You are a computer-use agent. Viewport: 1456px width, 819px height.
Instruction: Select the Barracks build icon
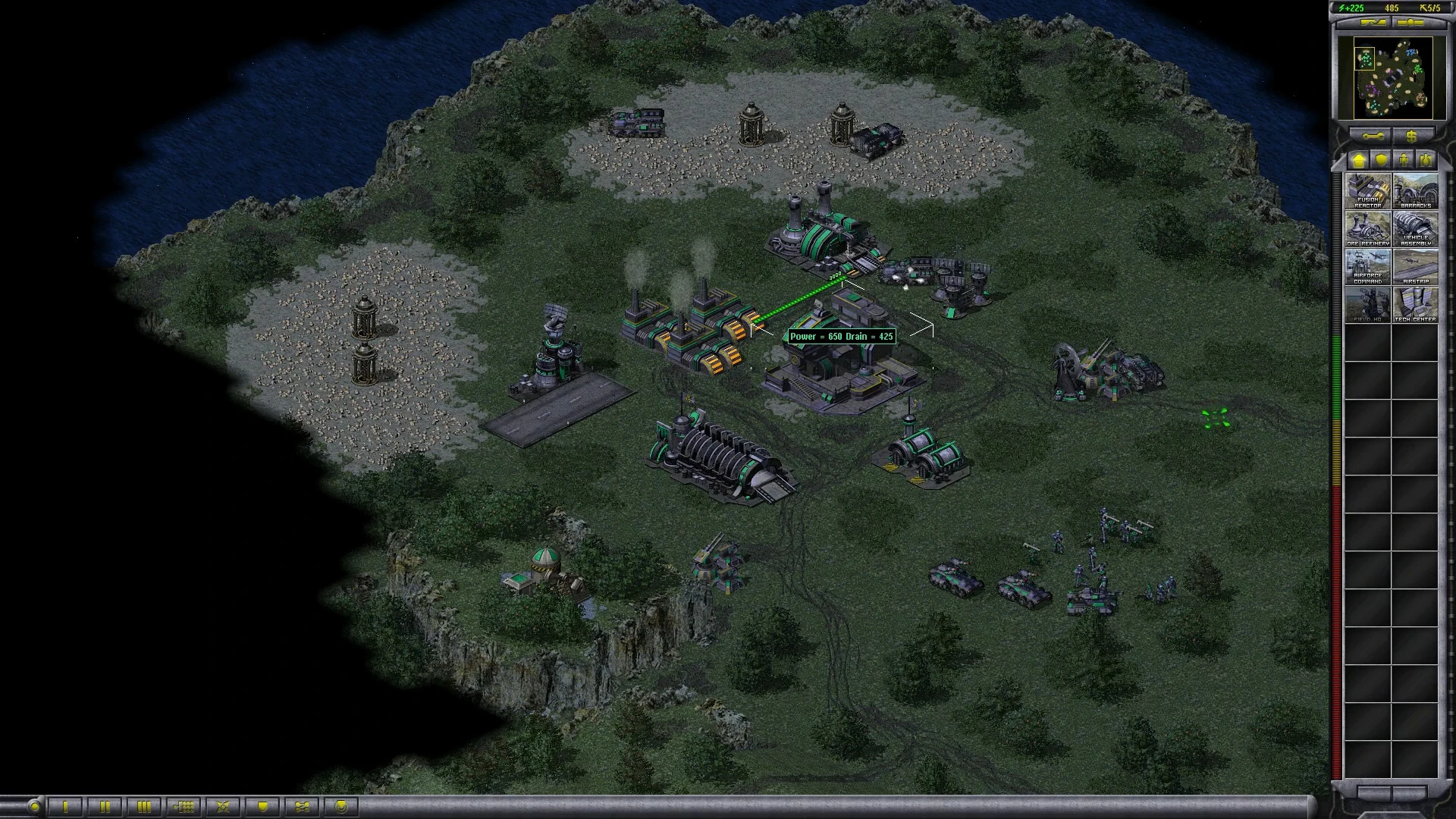pos(1415,190)
